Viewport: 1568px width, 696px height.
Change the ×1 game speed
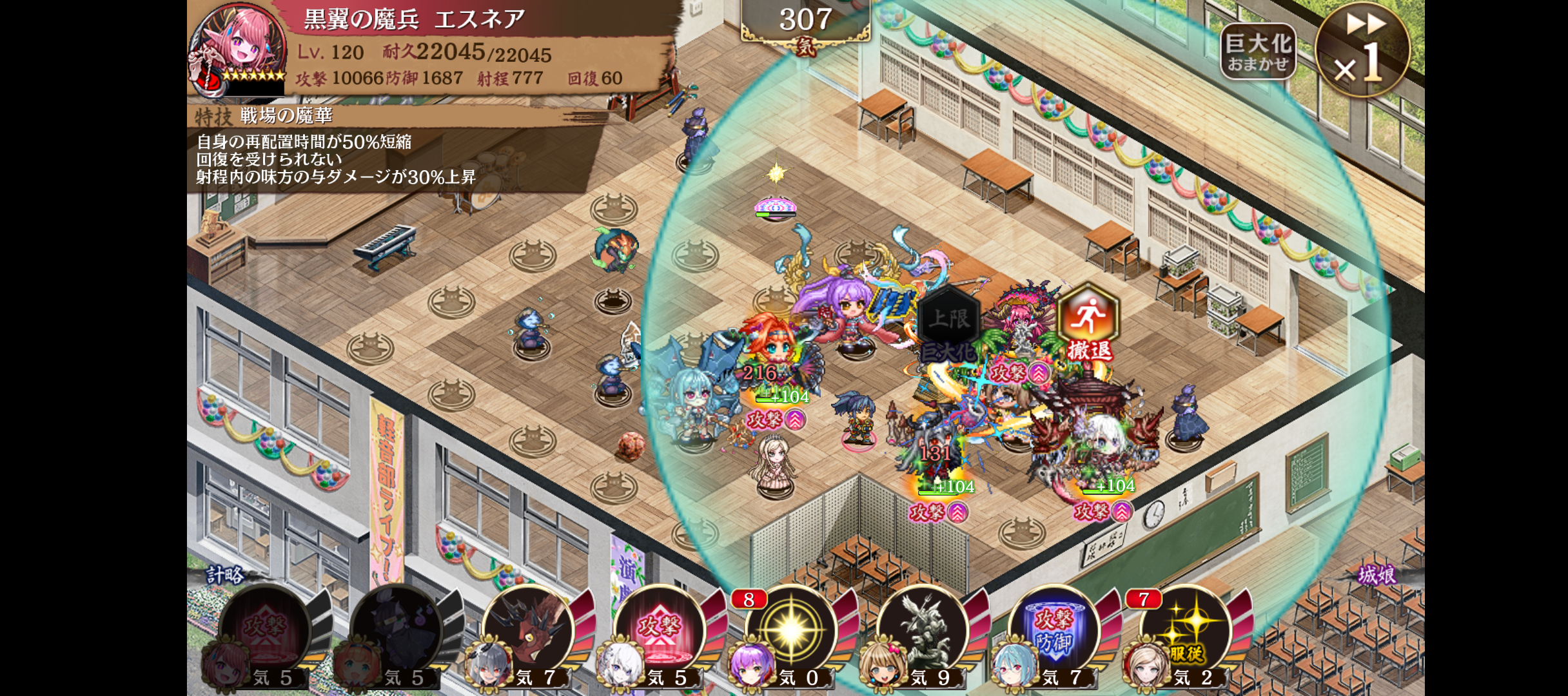coord(1362,50)
